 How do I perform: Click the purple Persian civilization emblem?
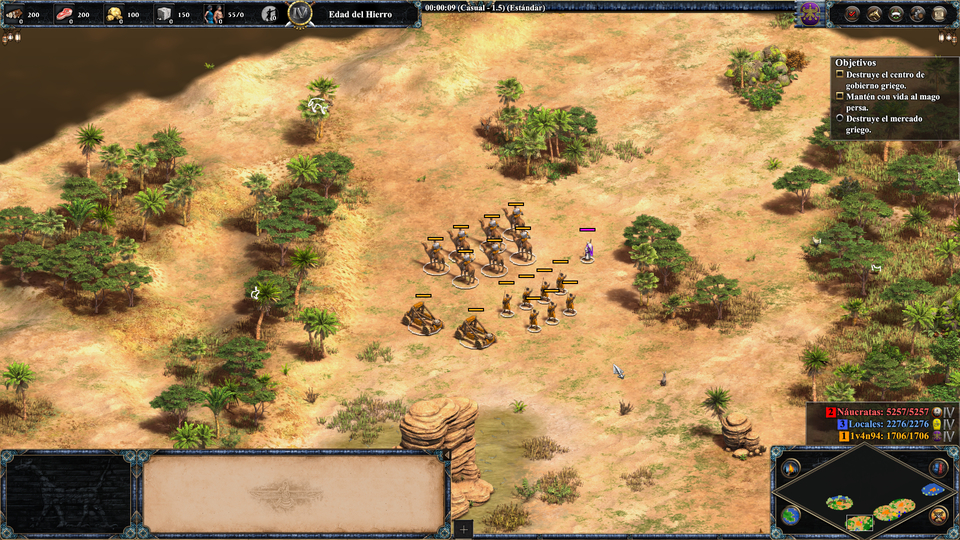(x=810, y=14)
